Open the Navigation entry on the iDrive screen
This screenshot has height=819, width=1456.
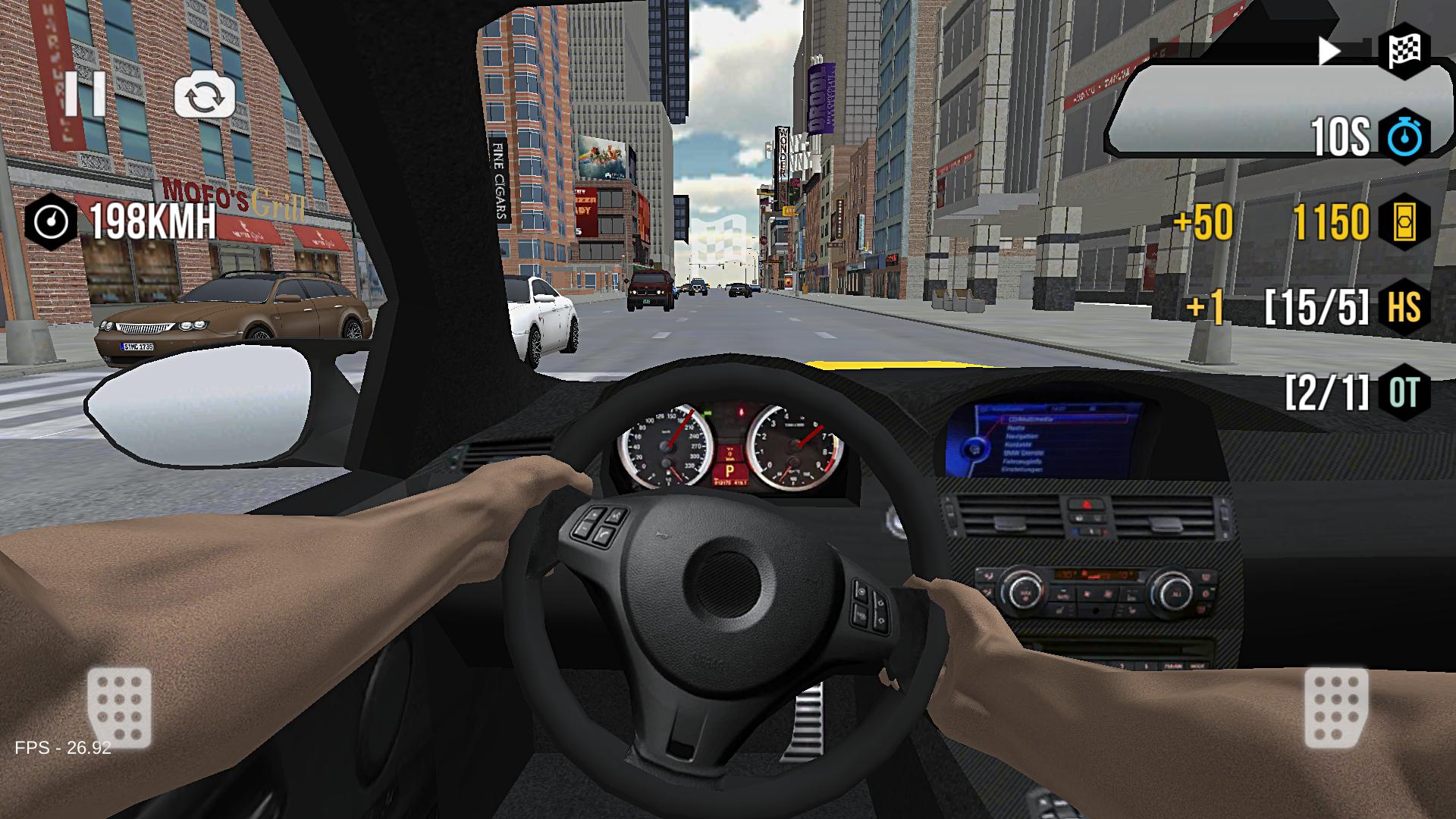(x=1022, y=437)
